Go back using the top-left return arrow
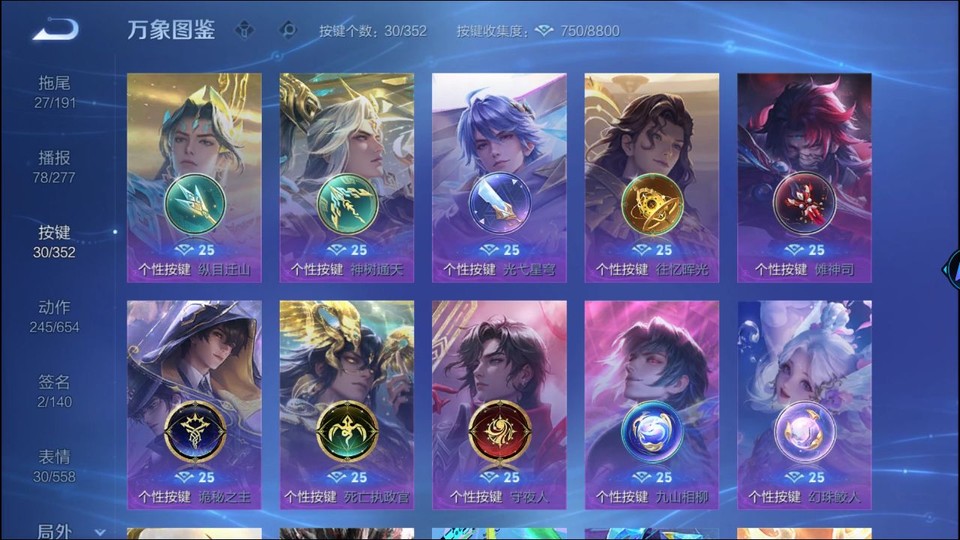960x540 pixels. point(55,29)
